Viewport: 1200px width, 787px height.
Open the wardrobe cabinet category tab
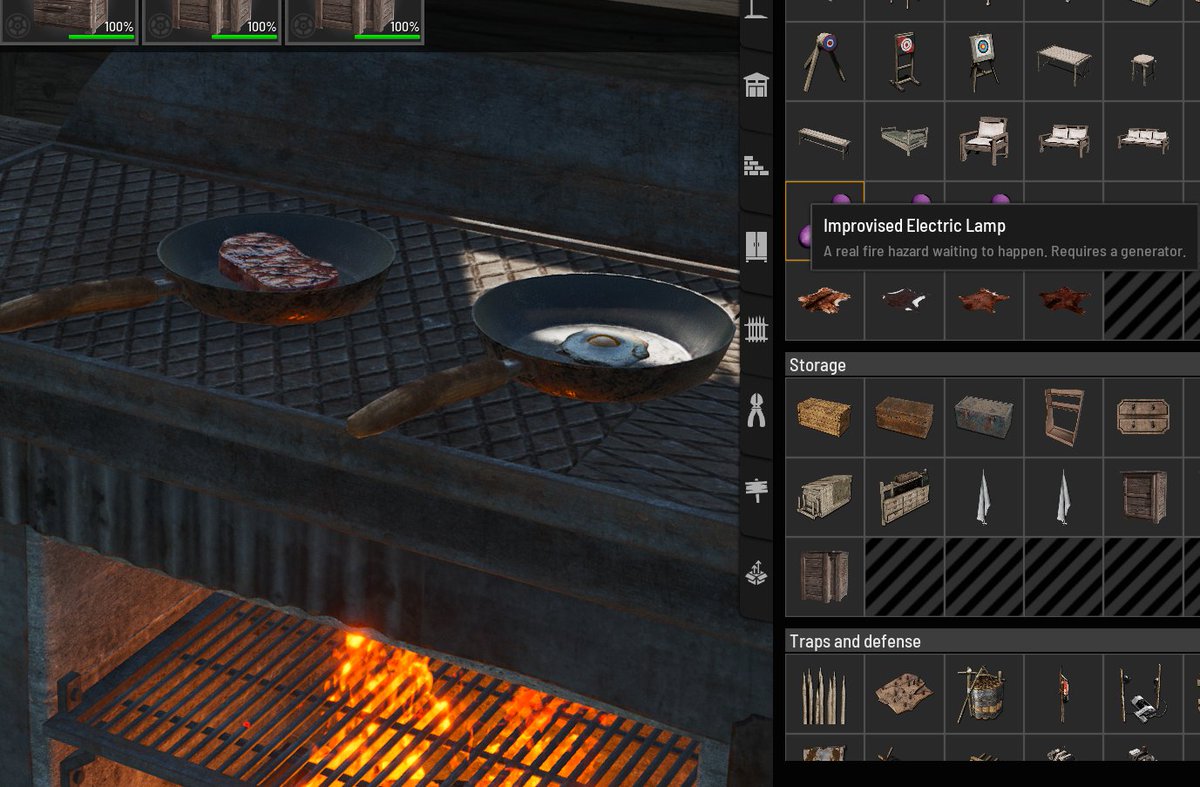tap(757, 246)
